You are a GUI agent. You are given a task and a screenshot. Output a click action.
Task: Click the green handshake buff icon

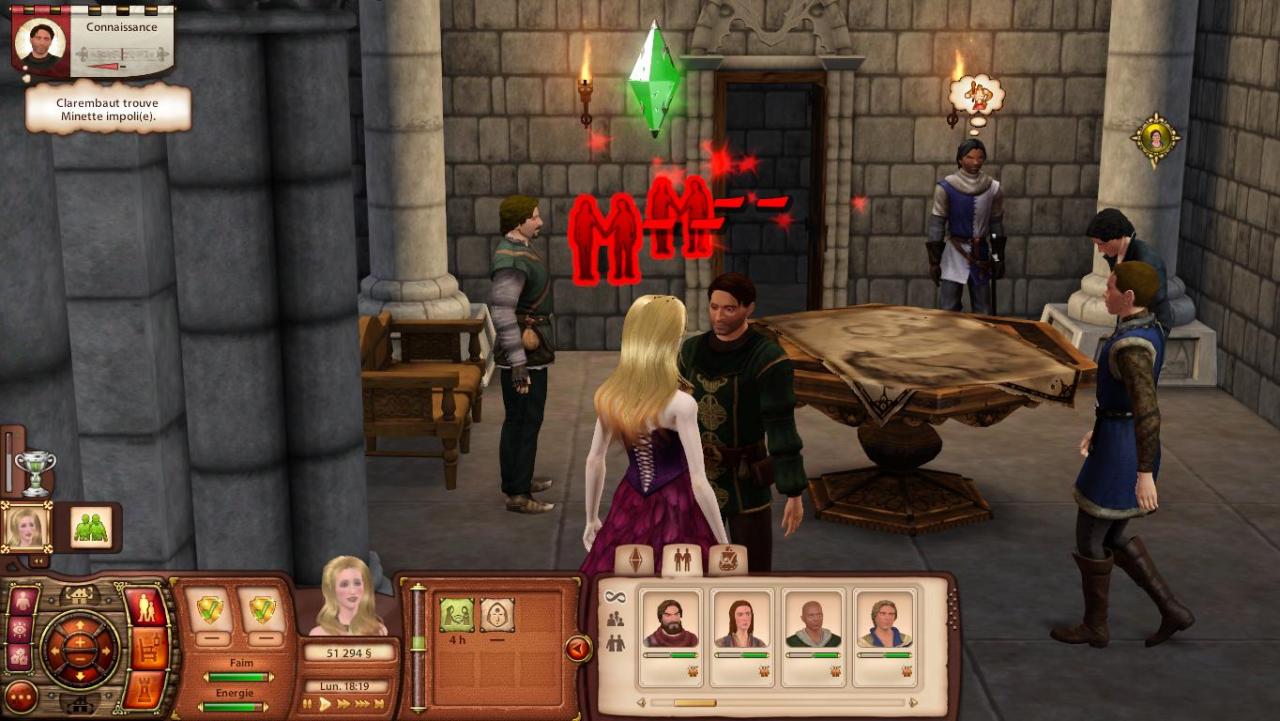tap(457, 615)
